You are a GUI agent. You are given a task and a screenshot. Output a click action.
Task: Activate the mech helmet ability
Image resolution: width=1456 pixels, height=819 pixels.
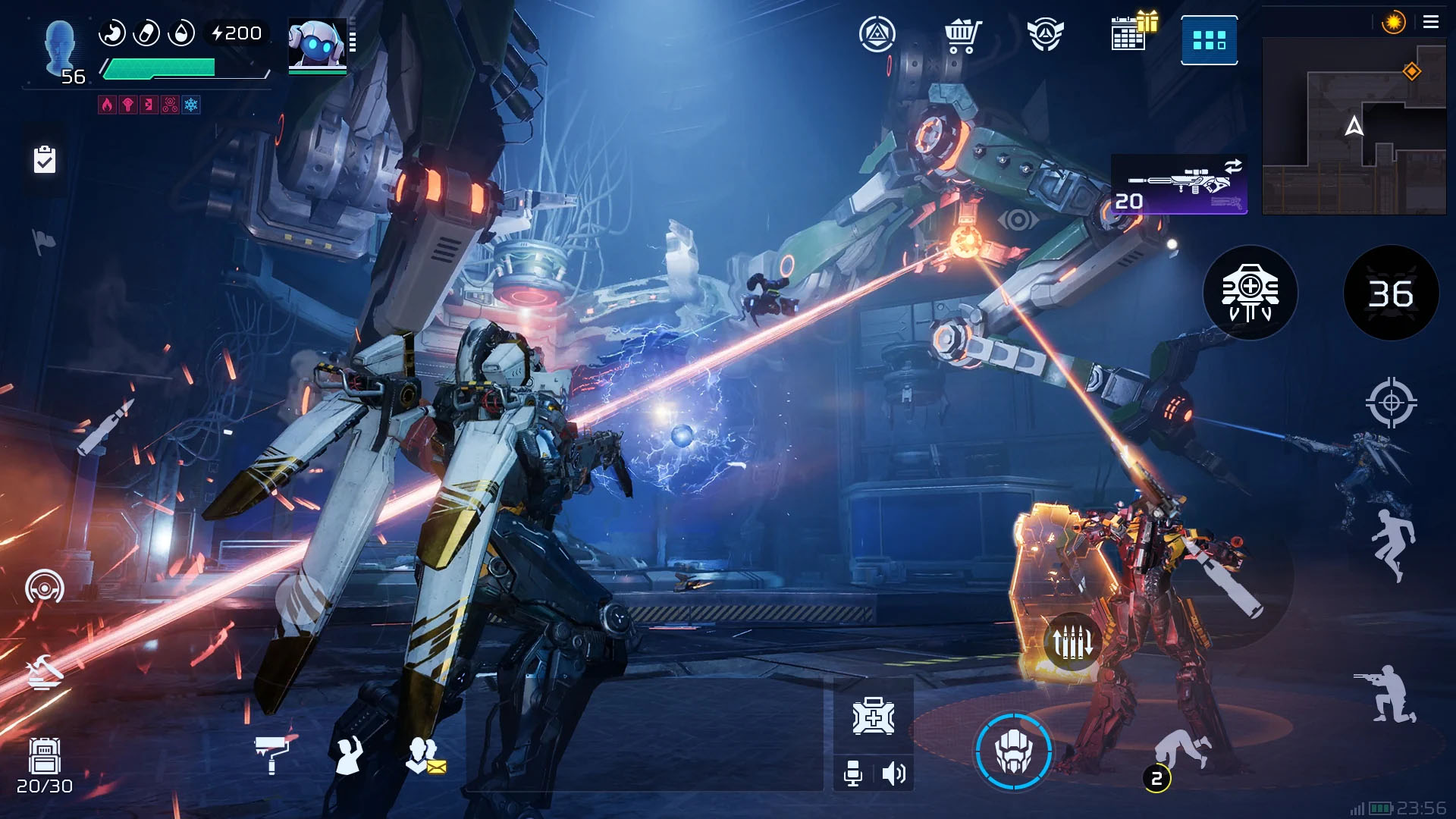[1013, 752]
